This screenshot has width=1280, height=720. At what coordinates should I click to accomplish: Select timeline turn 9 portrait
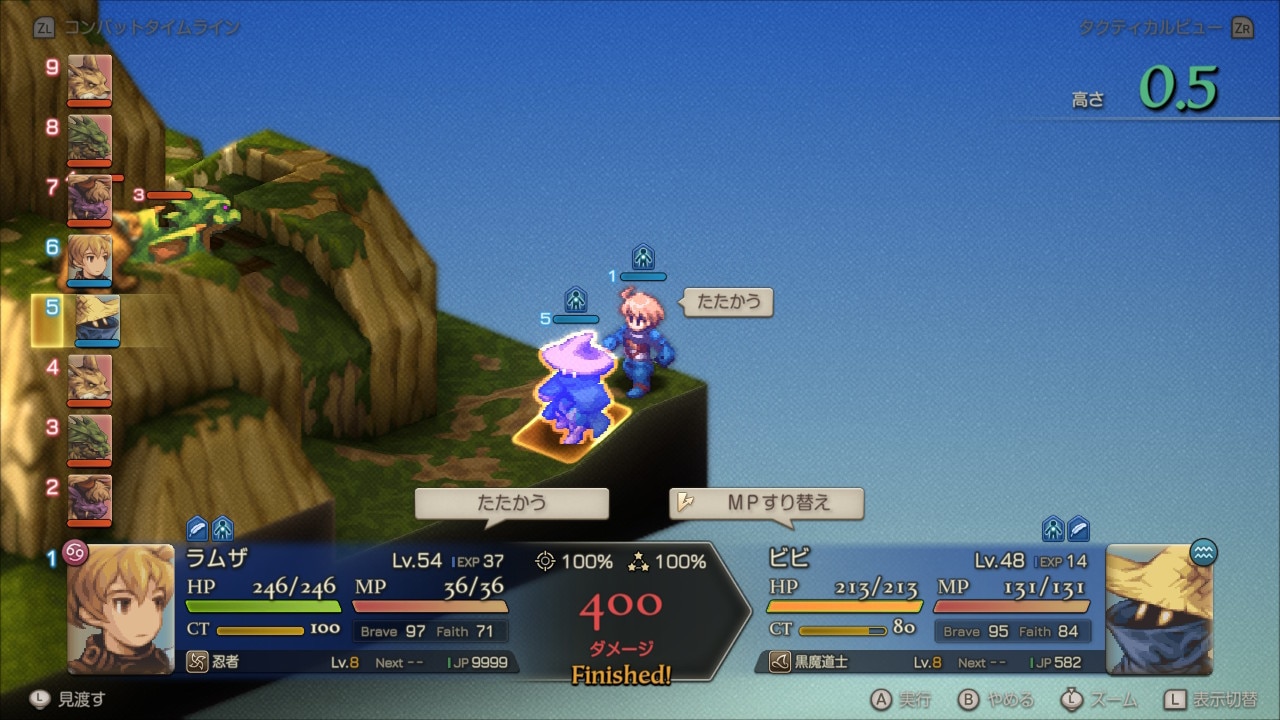(90, 78)
